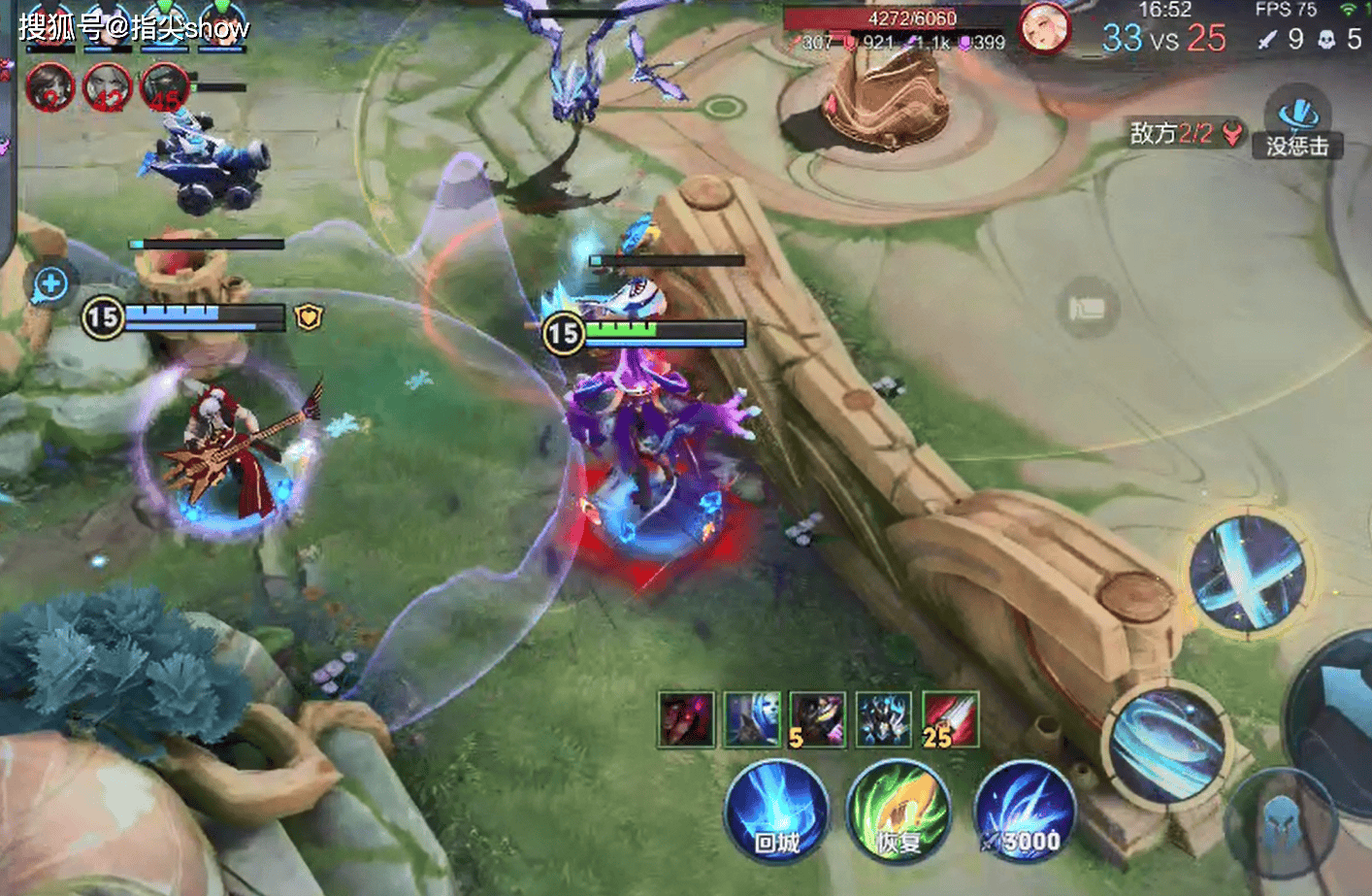This screenshot has width=1372, height=896.
Task: Use the item slot numbered 5
Action: point(817,719)
